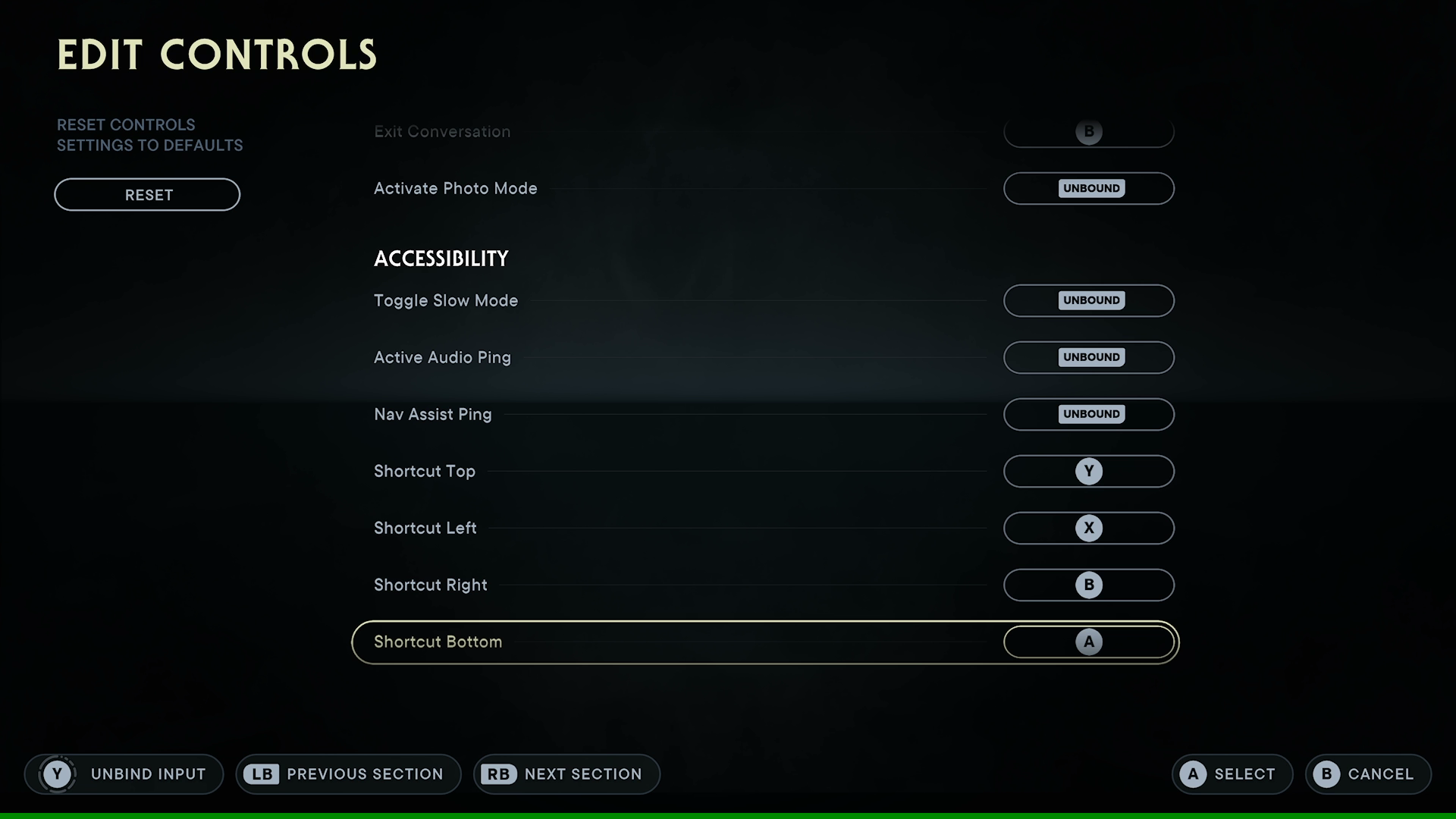Click the B glyph next to Cancel
This screenshot has width=1456, height=819.
pyautogui.click(x=1328, y=774)
